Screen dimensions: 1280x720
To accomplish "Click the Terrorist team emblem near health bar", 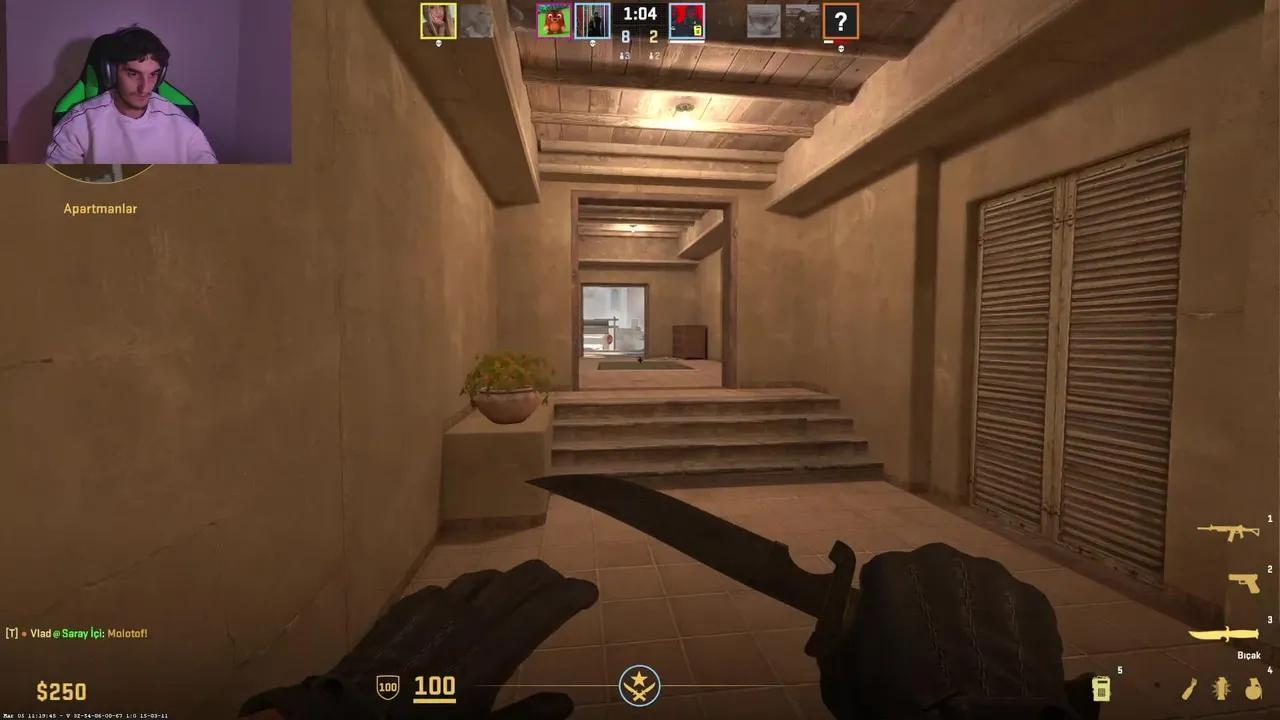I will tap(638, 688).
